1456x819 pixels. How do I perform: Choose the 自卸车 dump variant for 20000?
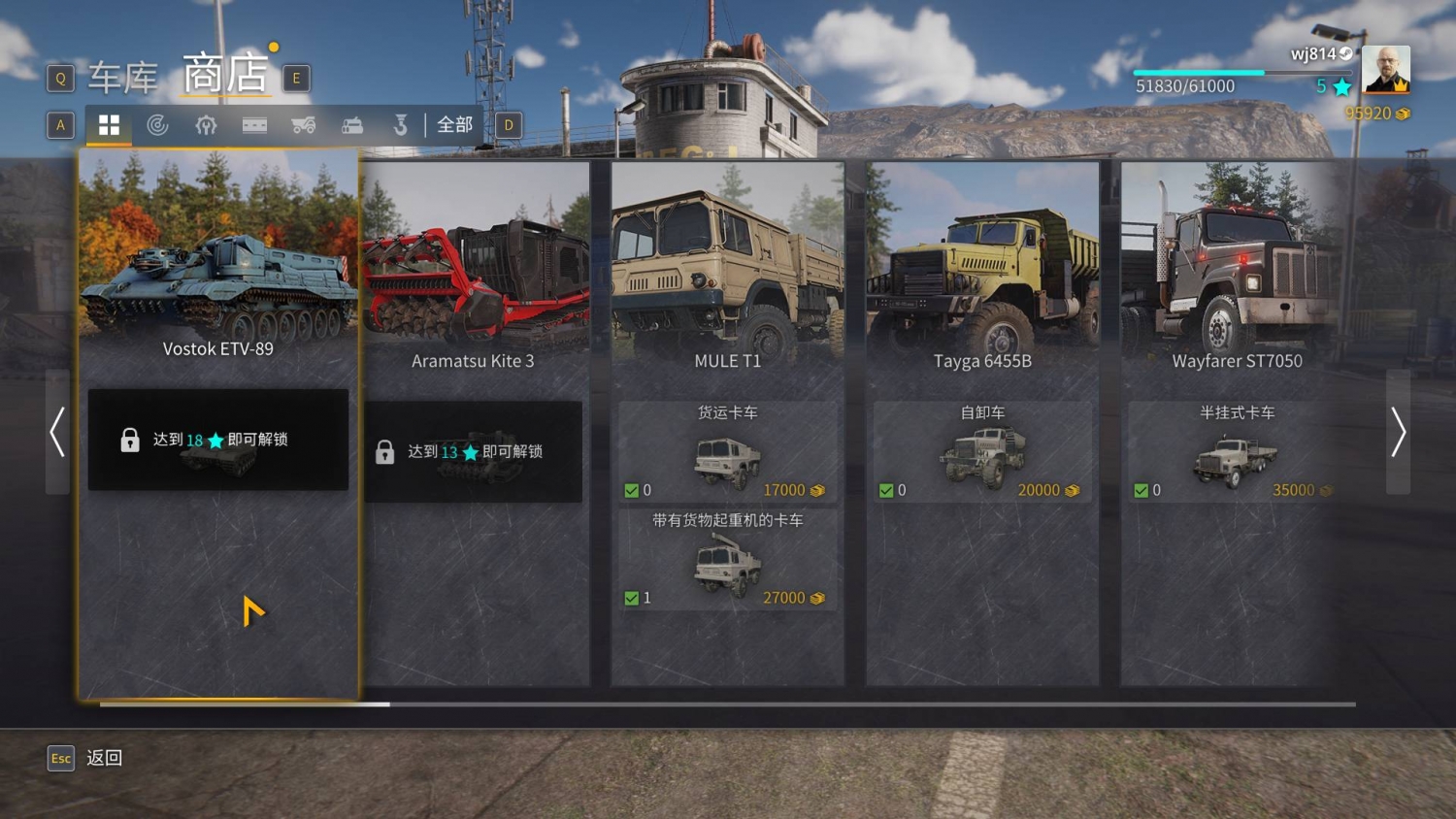pyautogui.click(x=982, y=452)
